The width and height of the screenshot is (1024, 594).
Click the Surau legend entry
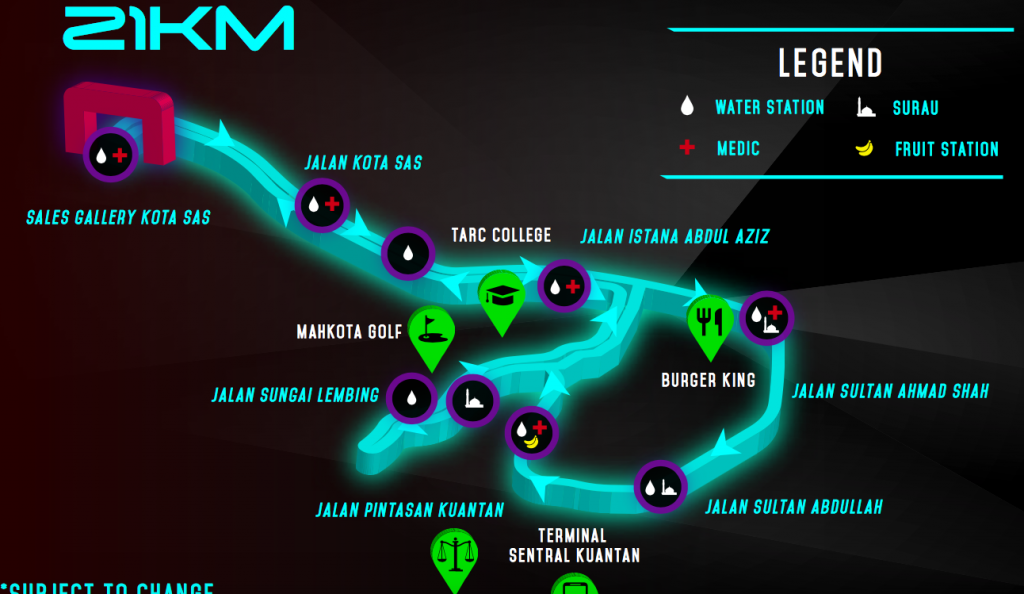click(898, 108)
